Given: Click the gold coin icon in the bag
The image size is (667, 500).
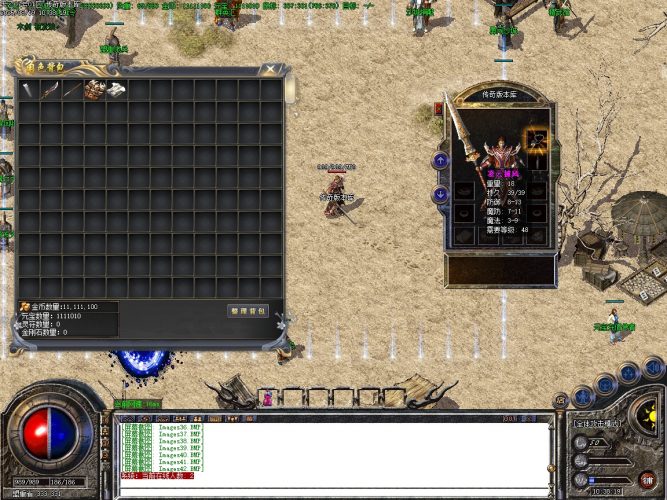Looking at the screenshot, I should 25,306.
